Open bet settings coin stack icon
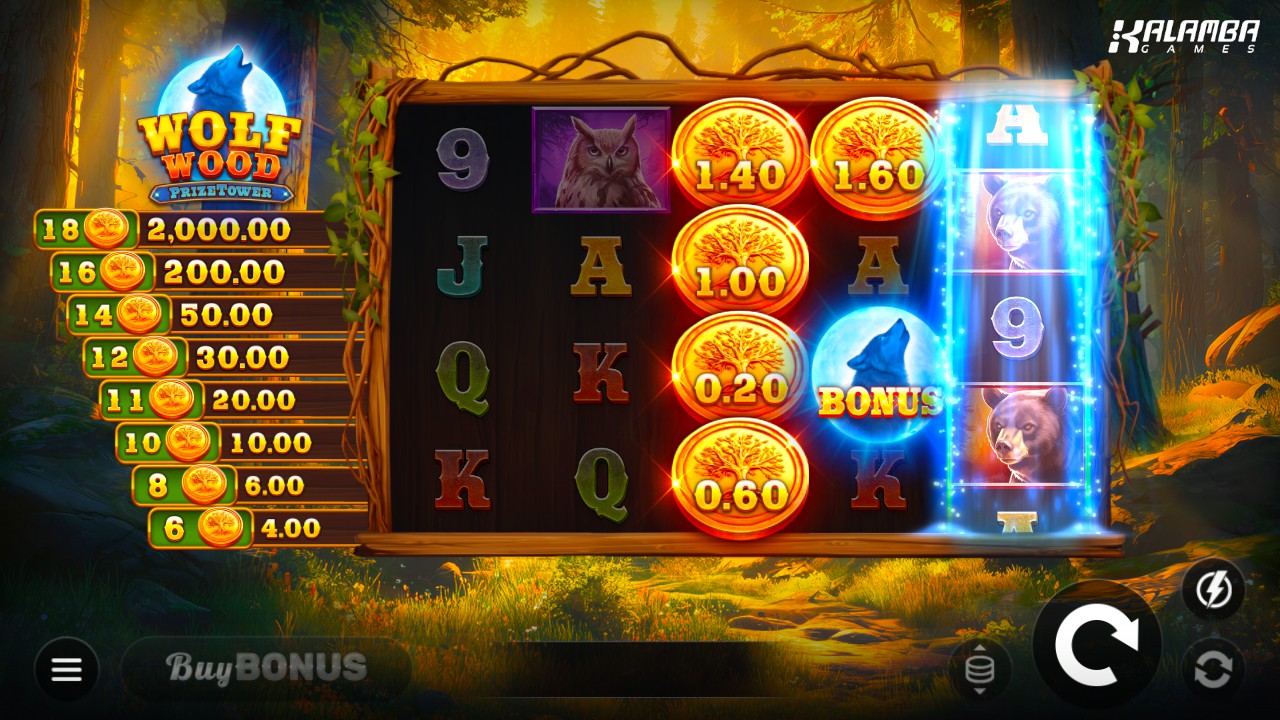The height and width of the screenshot is (720, 1280). click(979, 669)
